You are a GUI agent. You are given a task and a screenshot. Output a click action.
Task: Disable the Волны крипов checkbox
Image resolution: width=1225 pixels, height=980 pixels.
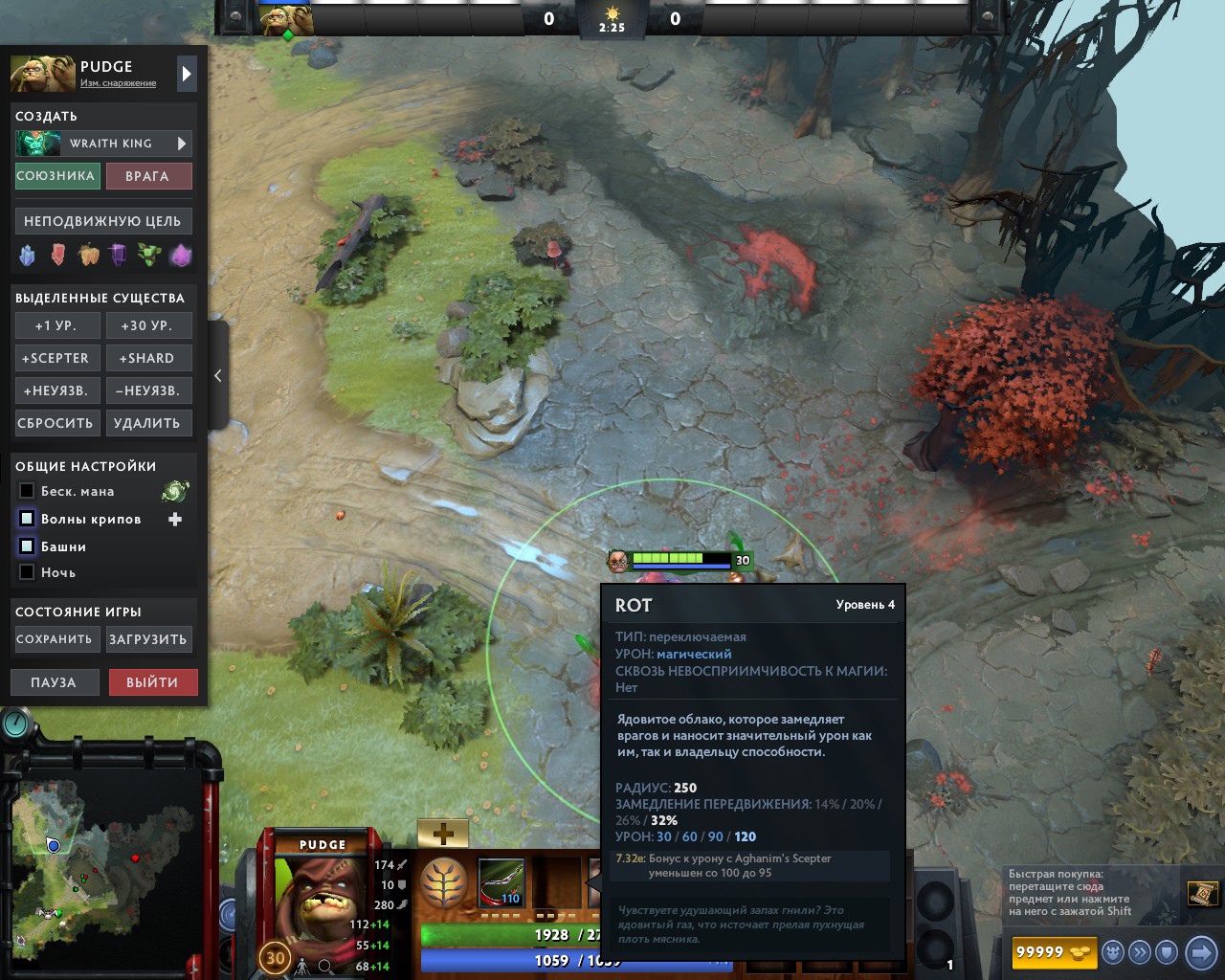[26, 518]
